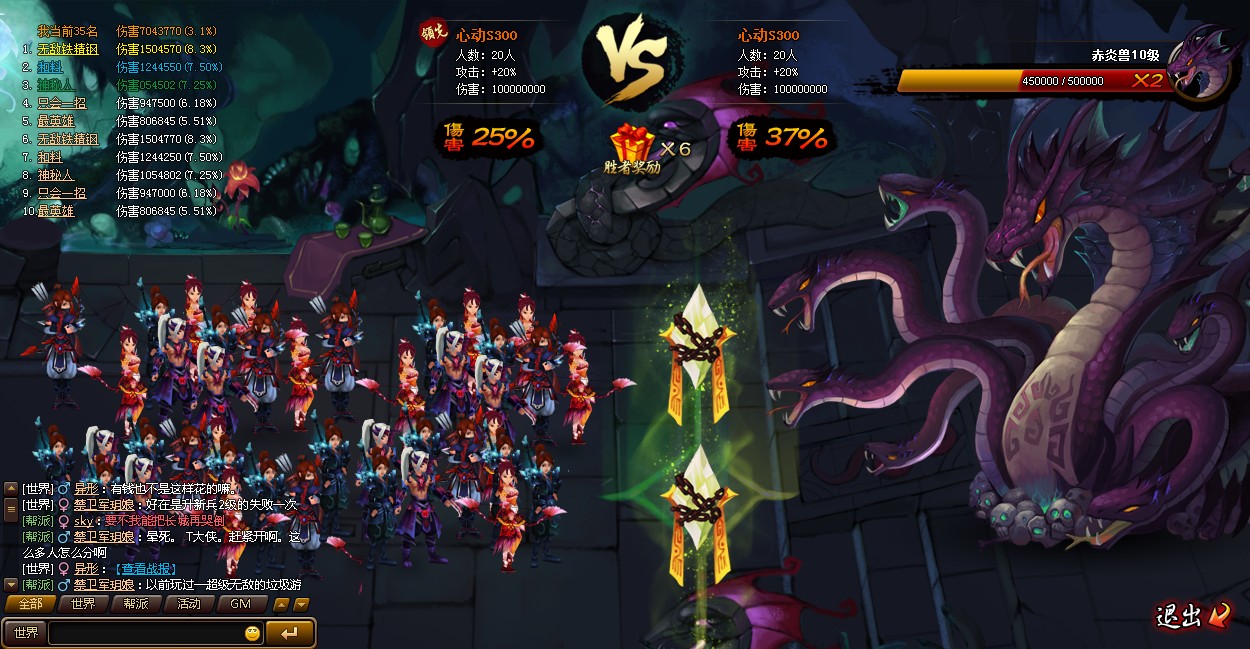Click the 退出 exit button

click(1192, 616)
